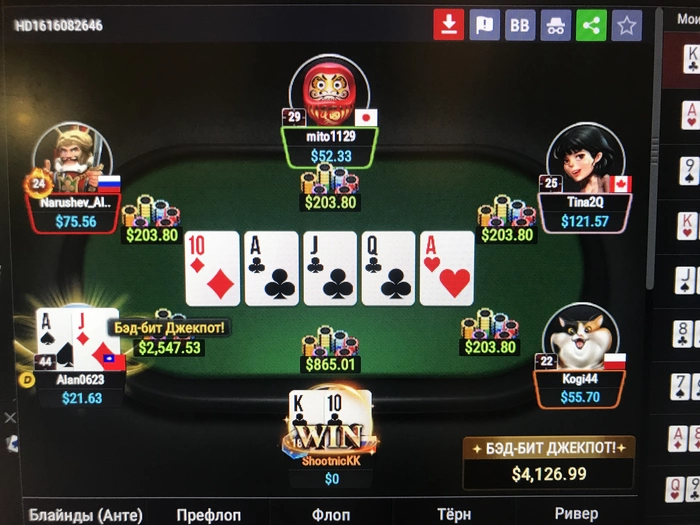Mark hand as favorite with star
Screen dimensions: 700x525
pyautogui.click(x=627, y=25)
